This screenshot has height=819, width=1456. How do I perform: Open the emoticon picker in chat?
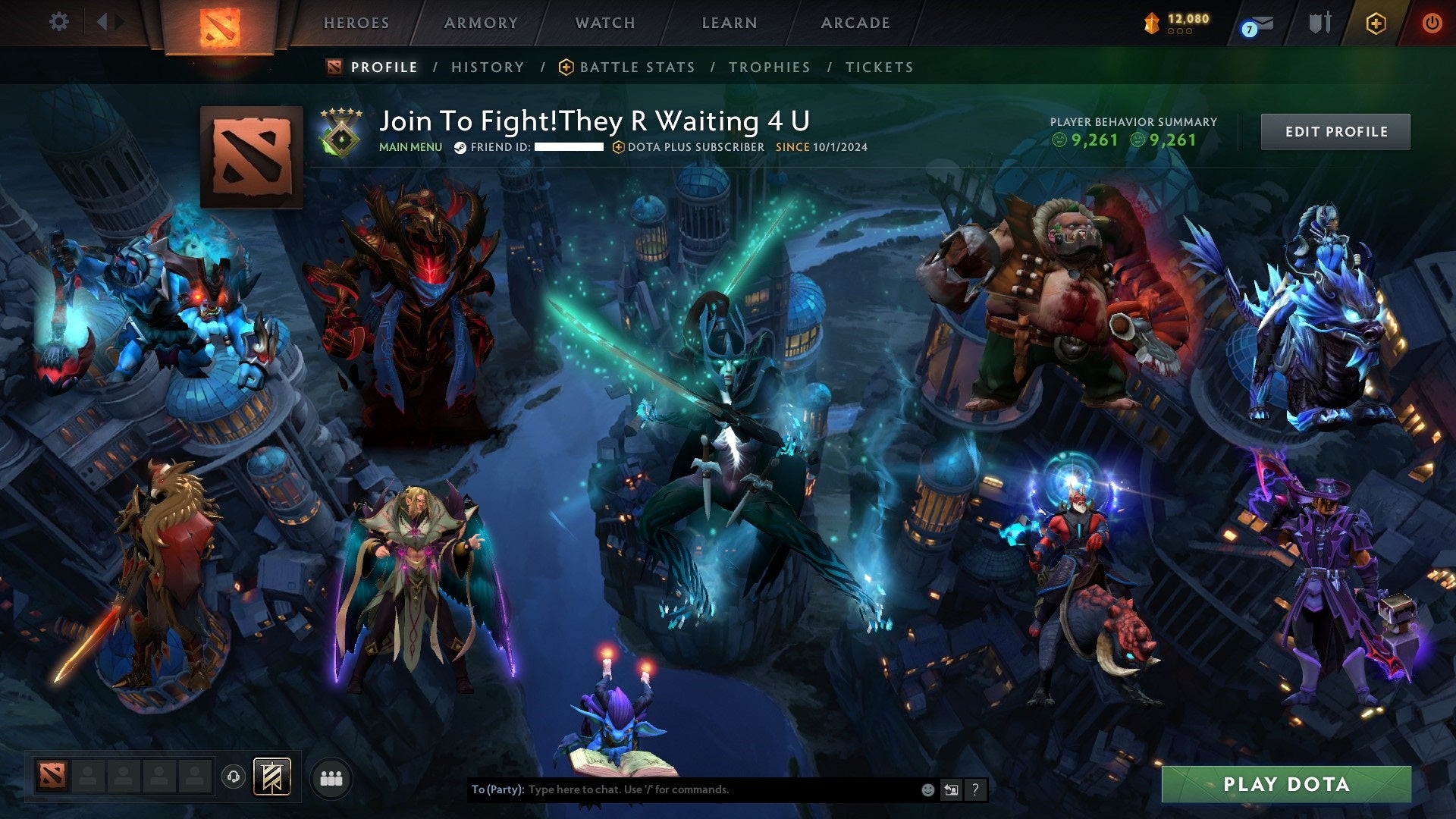927,789
